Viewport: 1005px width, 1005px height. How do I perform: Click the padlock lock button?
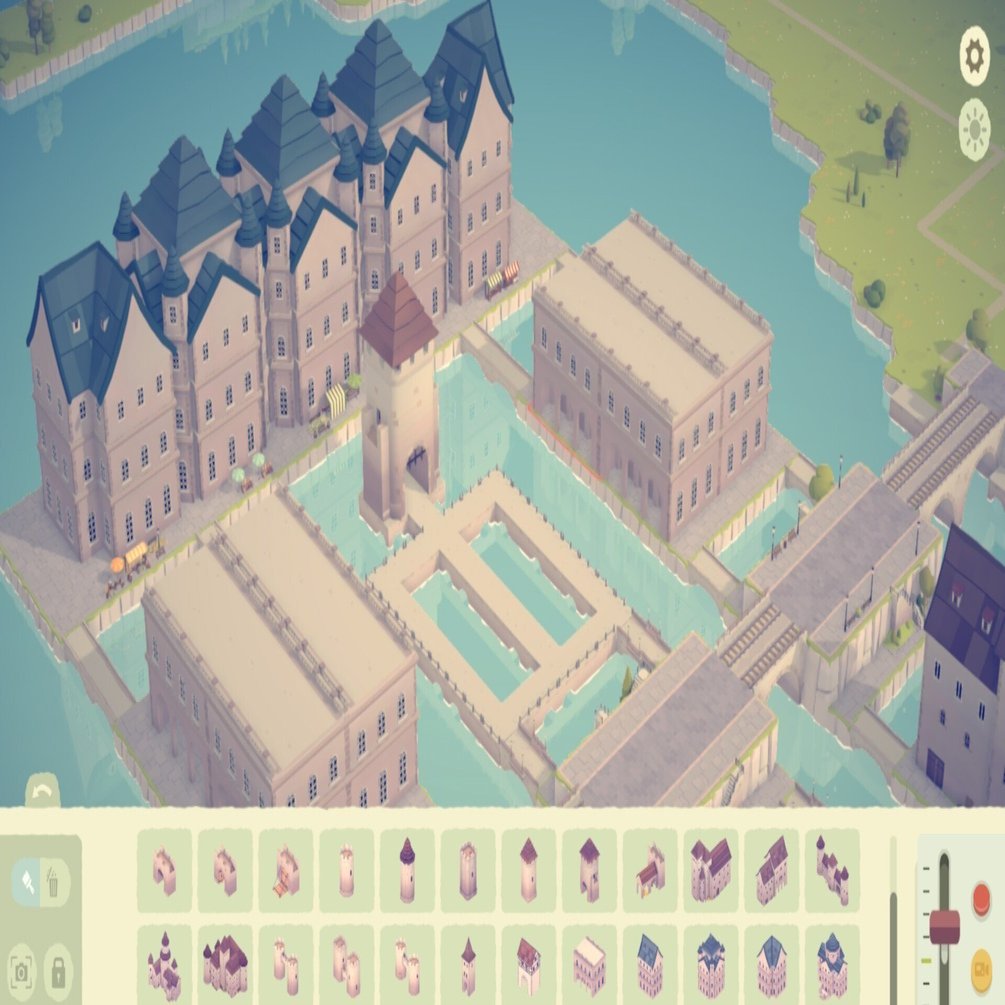[x=58, y=969]
